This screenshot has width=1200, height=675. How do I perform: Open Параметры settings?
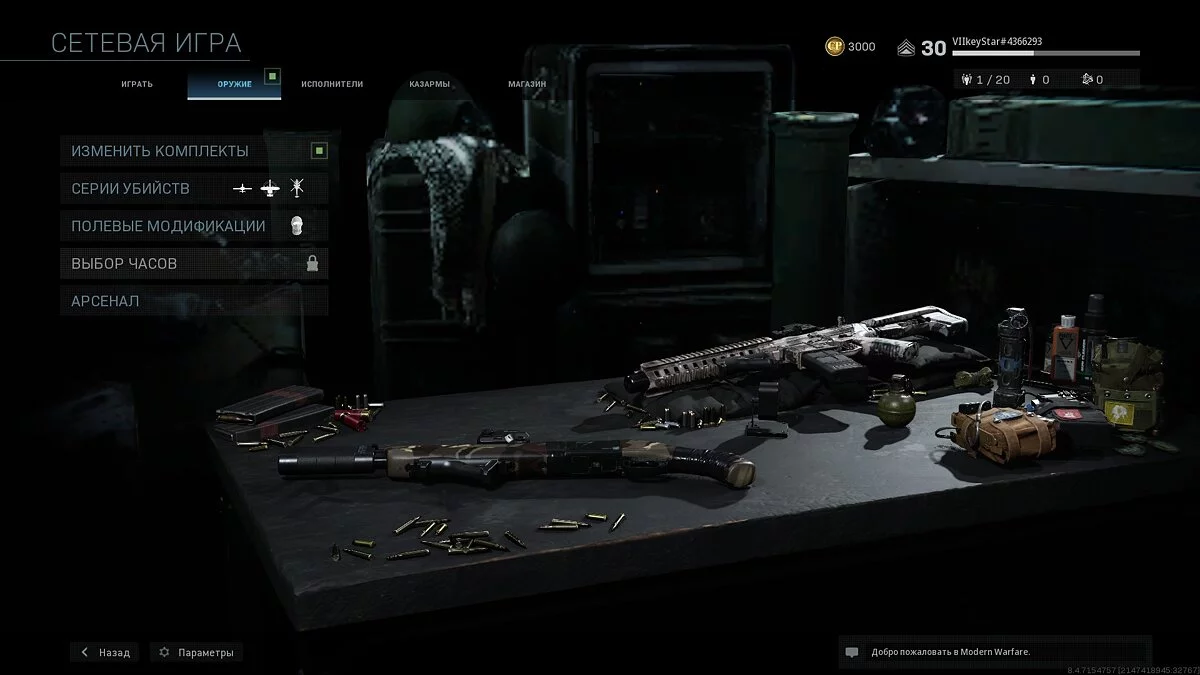[x=196, y=652]
